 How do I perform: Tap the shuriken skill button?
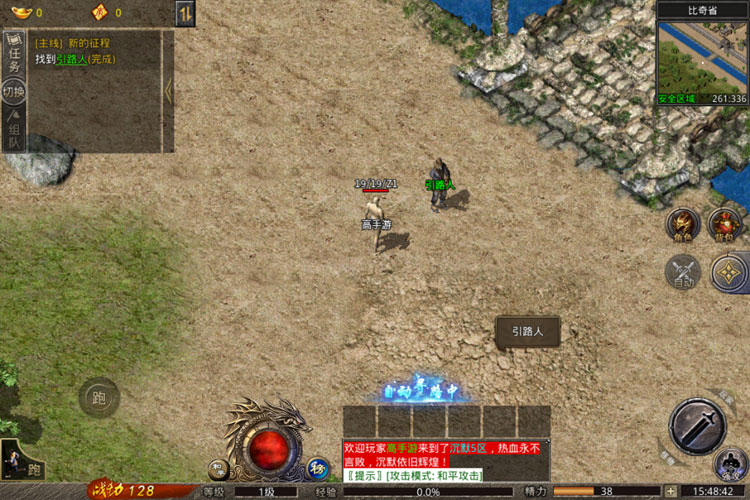(x=729, y=272)
